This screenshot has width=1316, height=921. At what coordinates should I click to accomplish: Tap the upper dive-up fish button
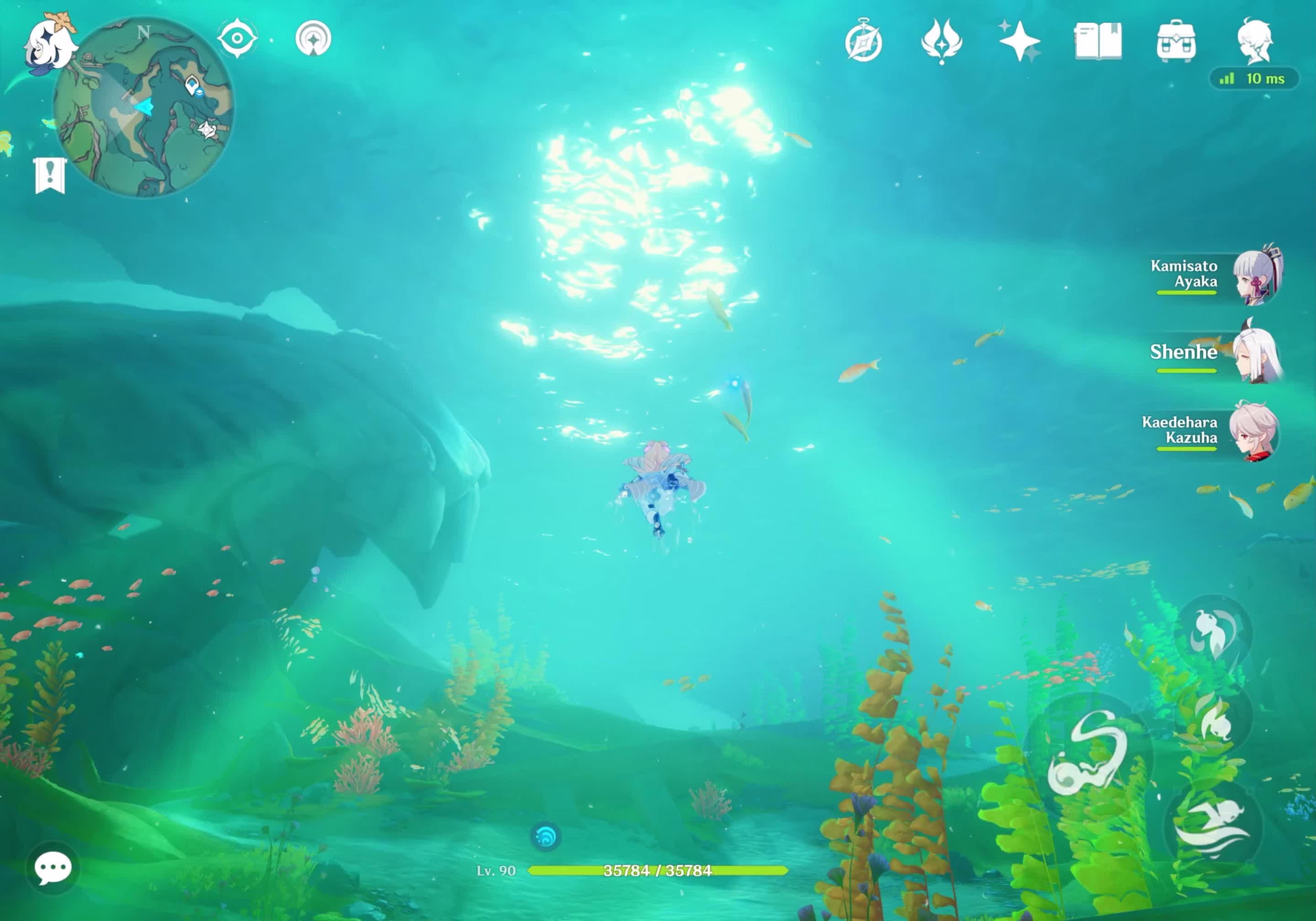point(1213,633)
